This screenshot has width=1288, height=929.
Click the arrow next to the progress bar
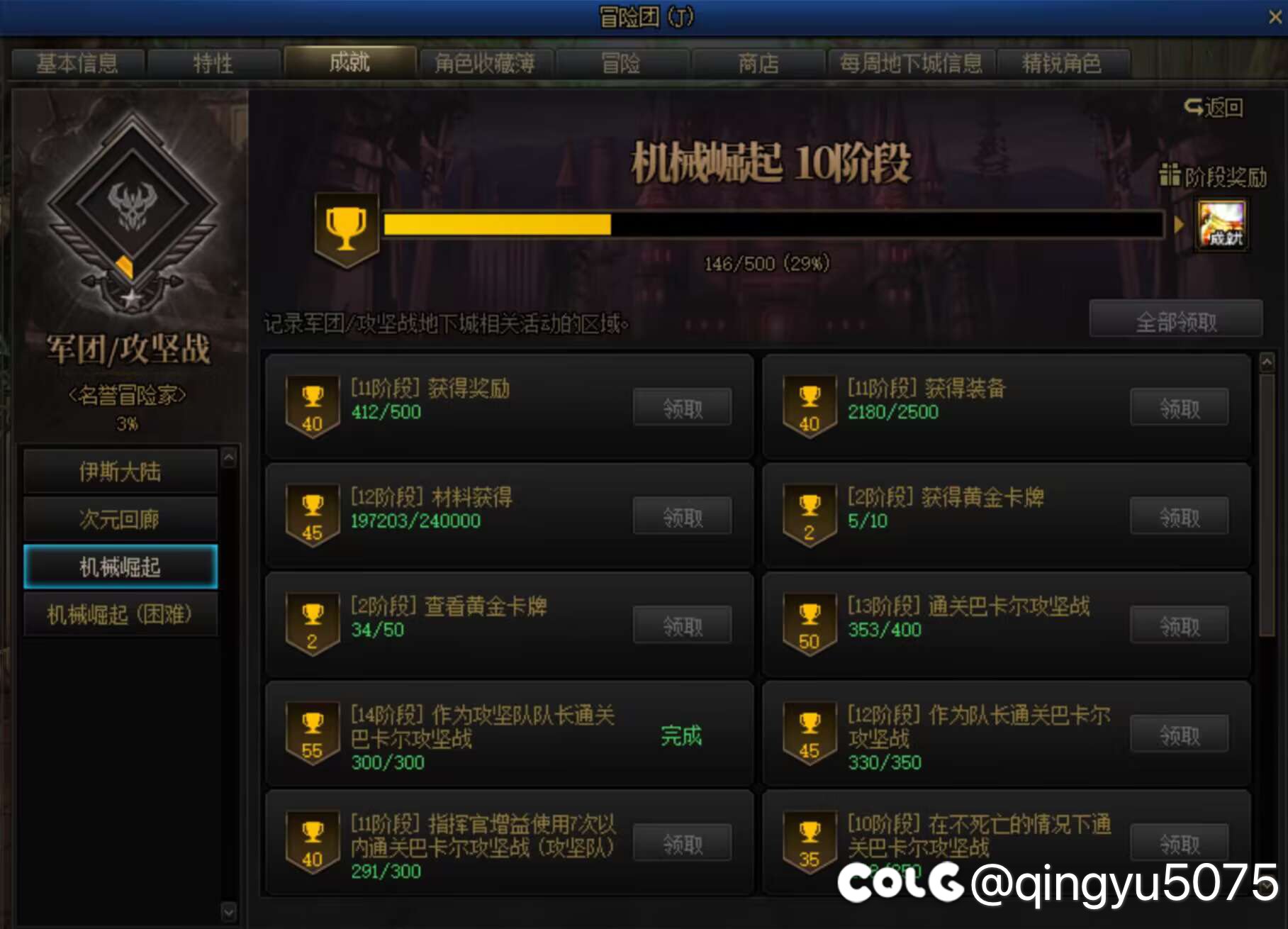pyautogui.click(x=1179, y=226)
